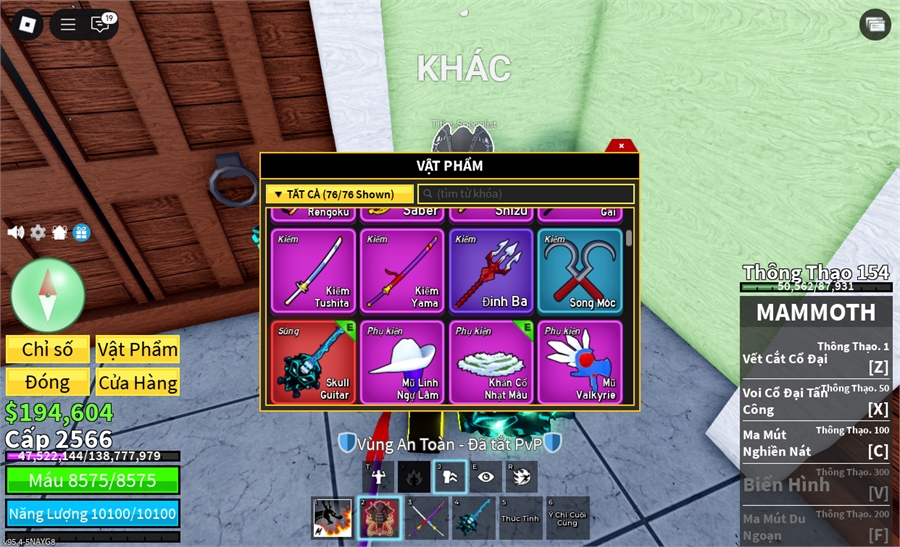The height and width of the screenshot is (547, 900).
Task: Click the item search keyword field
Action: (526, 194)
